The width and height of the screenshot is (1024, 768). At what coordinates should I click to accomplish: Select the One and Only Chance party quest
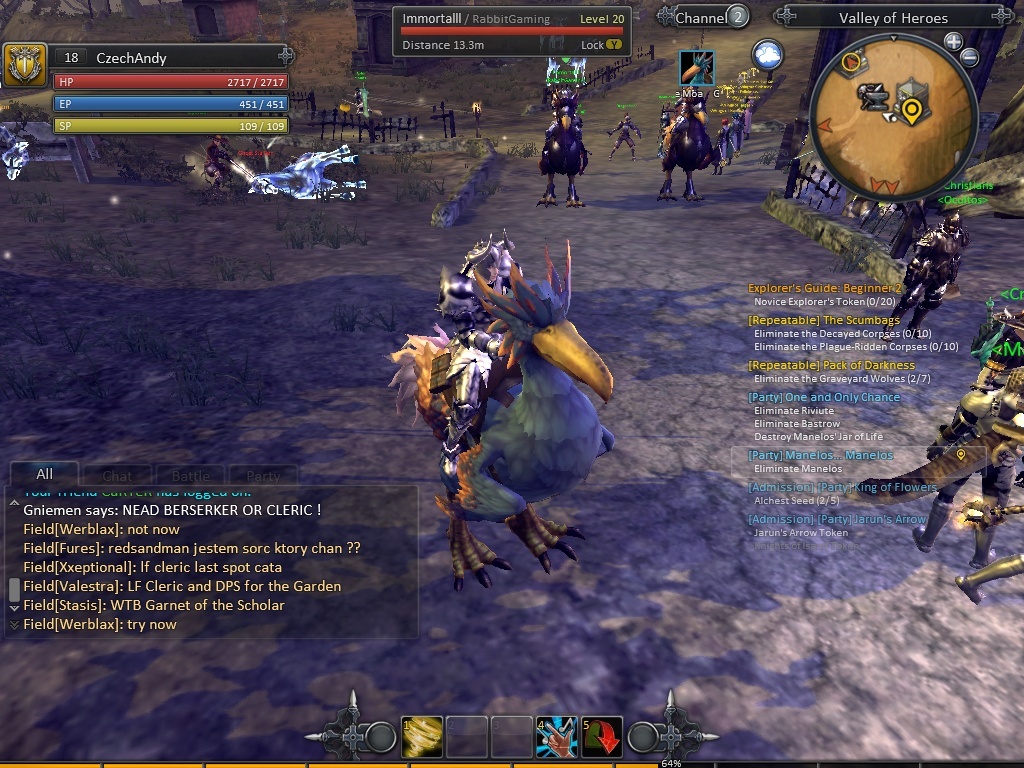(824, 397)
